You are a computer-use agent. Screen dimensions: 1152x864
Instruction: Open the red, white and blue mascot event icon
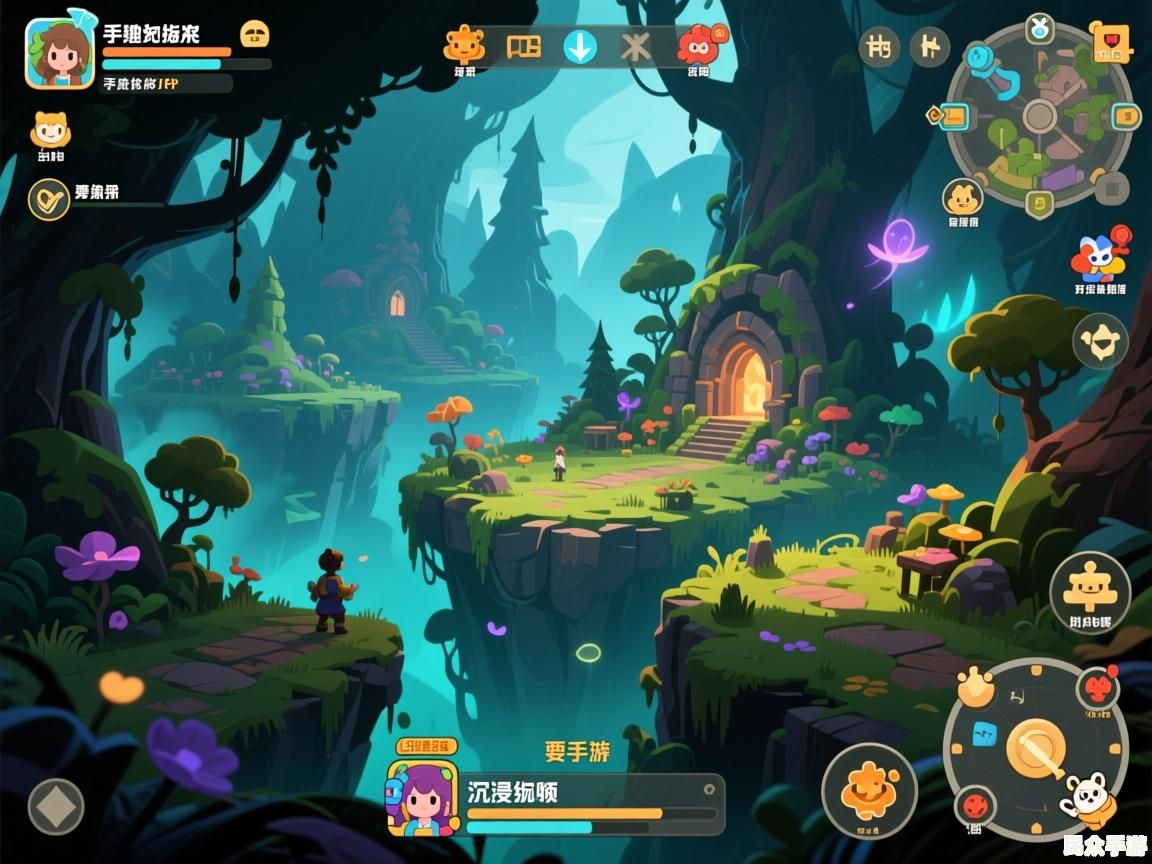click(1099, 259)
